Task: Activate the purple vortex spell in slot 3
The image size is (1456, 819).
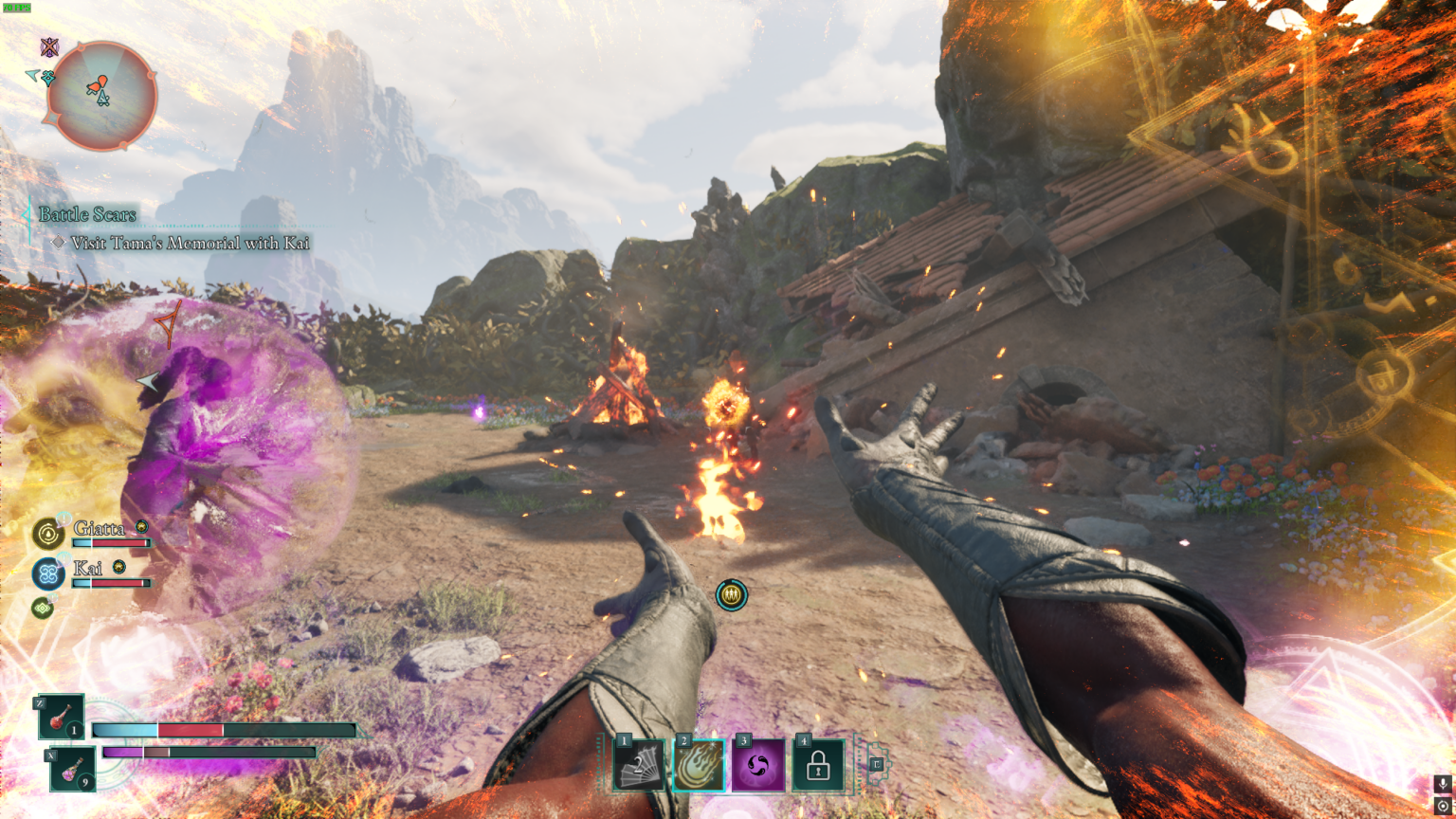Action: pyautogui.click(x=758, y=764)
